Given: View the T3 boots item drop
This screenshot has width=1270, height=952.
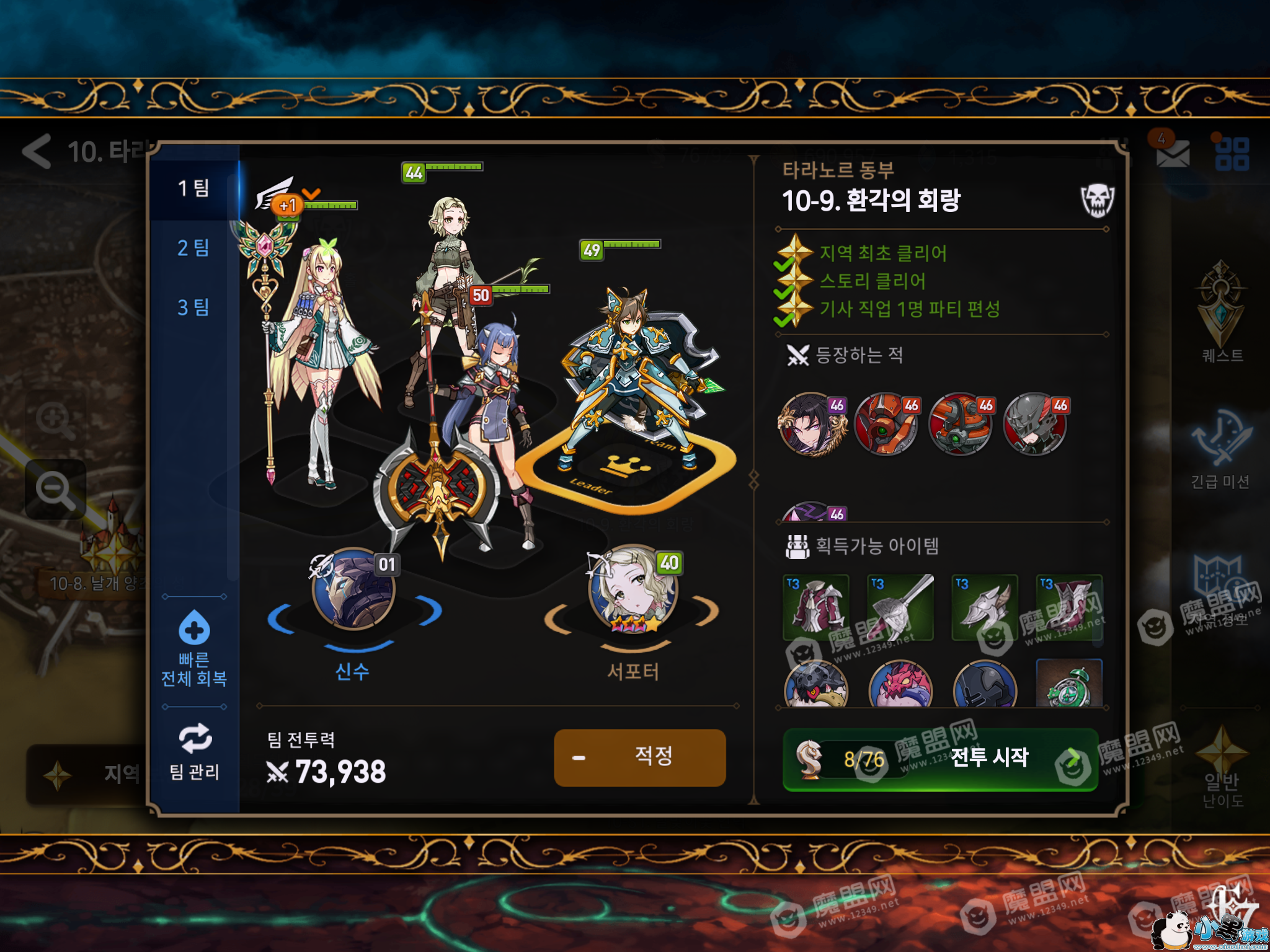Looking at the screenshot, I should (1069, 607).
